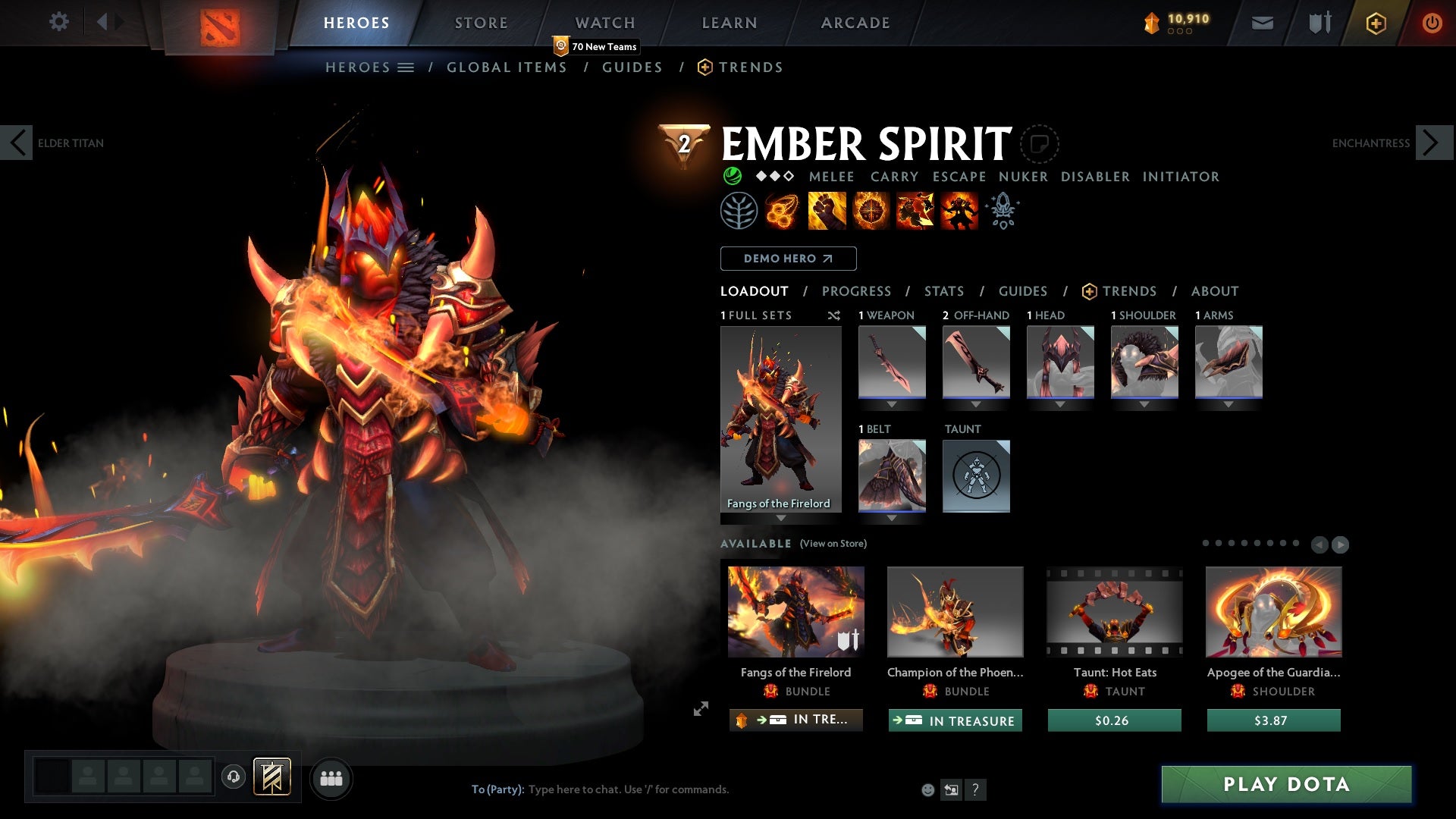Shuffle full sets with the randomize toggle

pos(834,315)
